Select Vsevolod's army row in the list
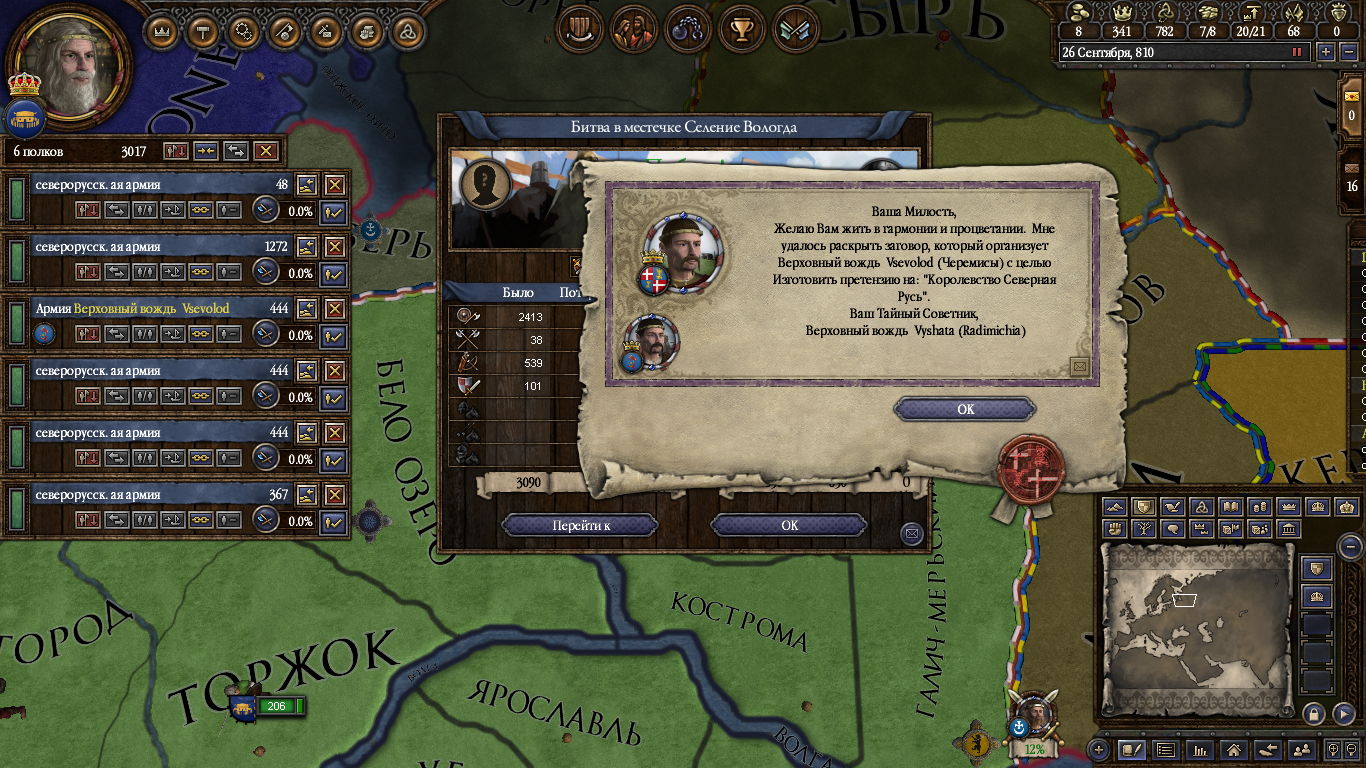Viewport: 1366px width, 768px height. (x=150, y=309)
